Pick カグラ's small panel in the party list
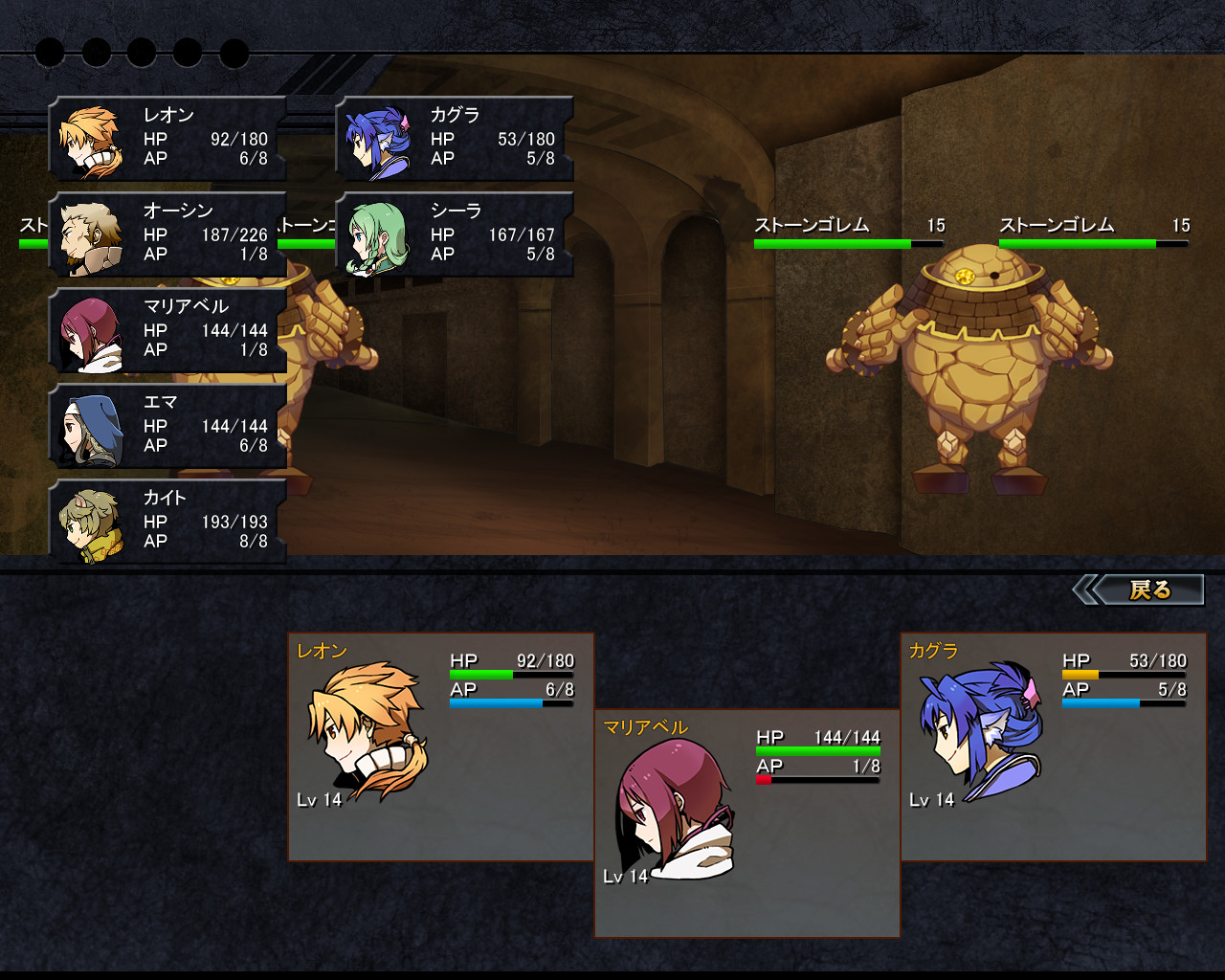The height and width of the screenshot is (980, 1225). pyautogui.click(x=456, y=139)
